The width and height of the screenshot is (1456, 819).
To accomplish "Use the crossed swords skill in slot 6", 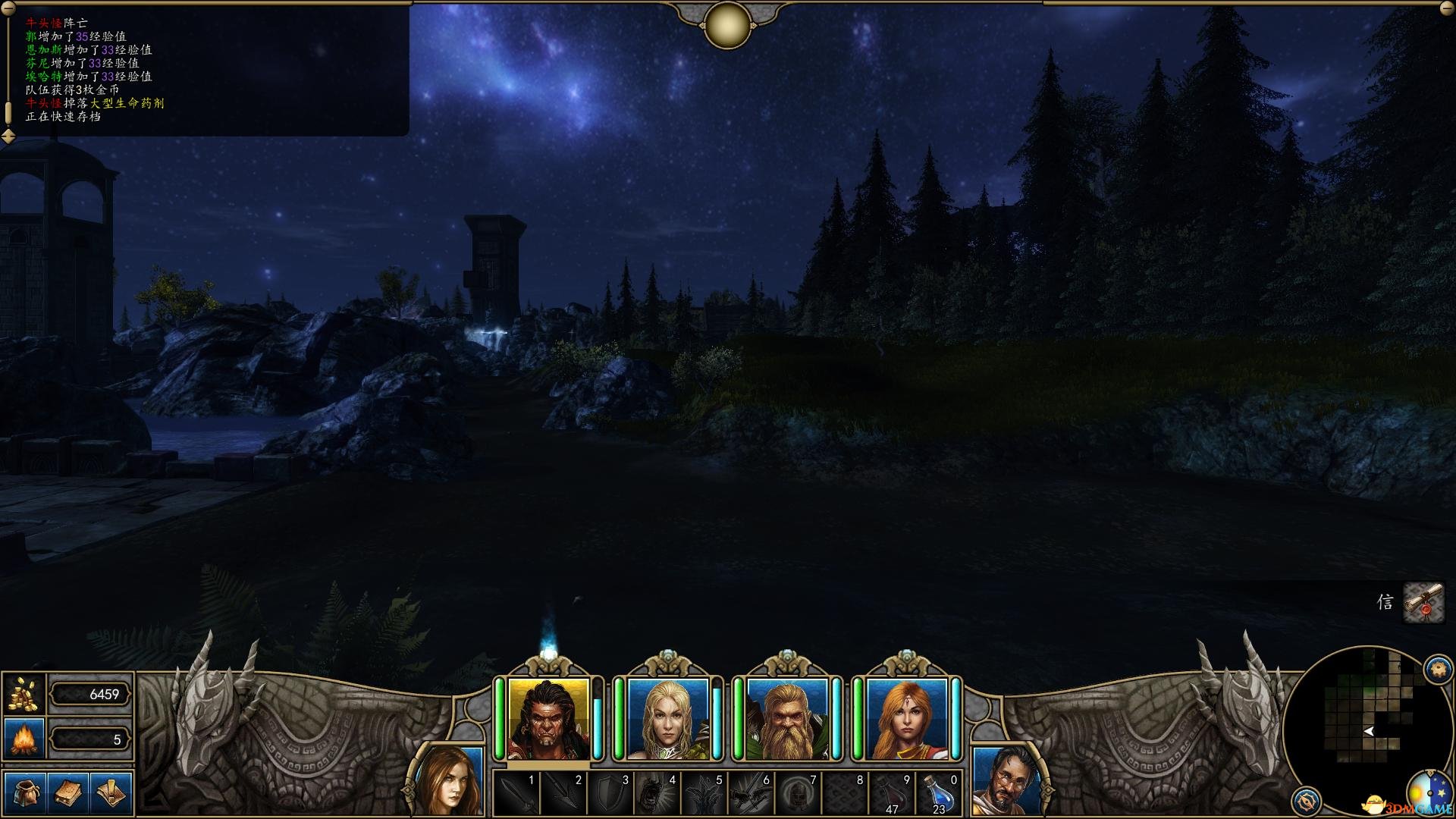I will 752,794.
